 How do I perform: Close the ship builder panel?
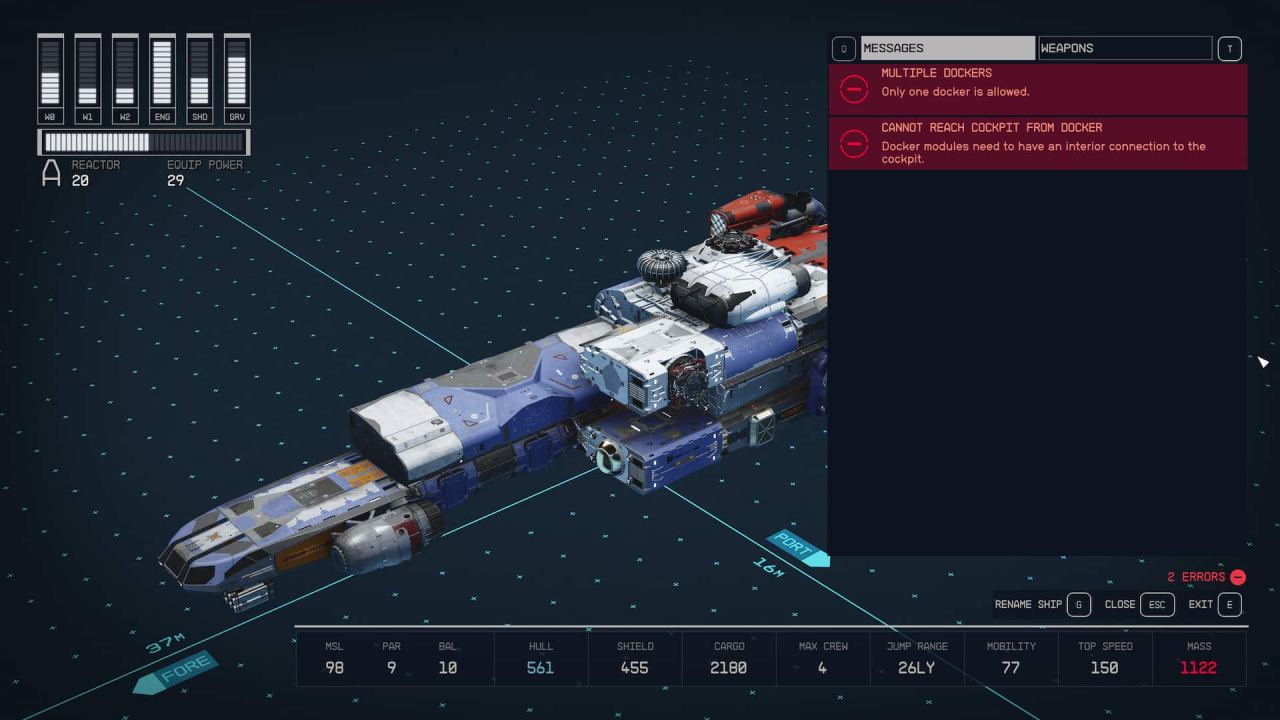tap(1119, 604)
